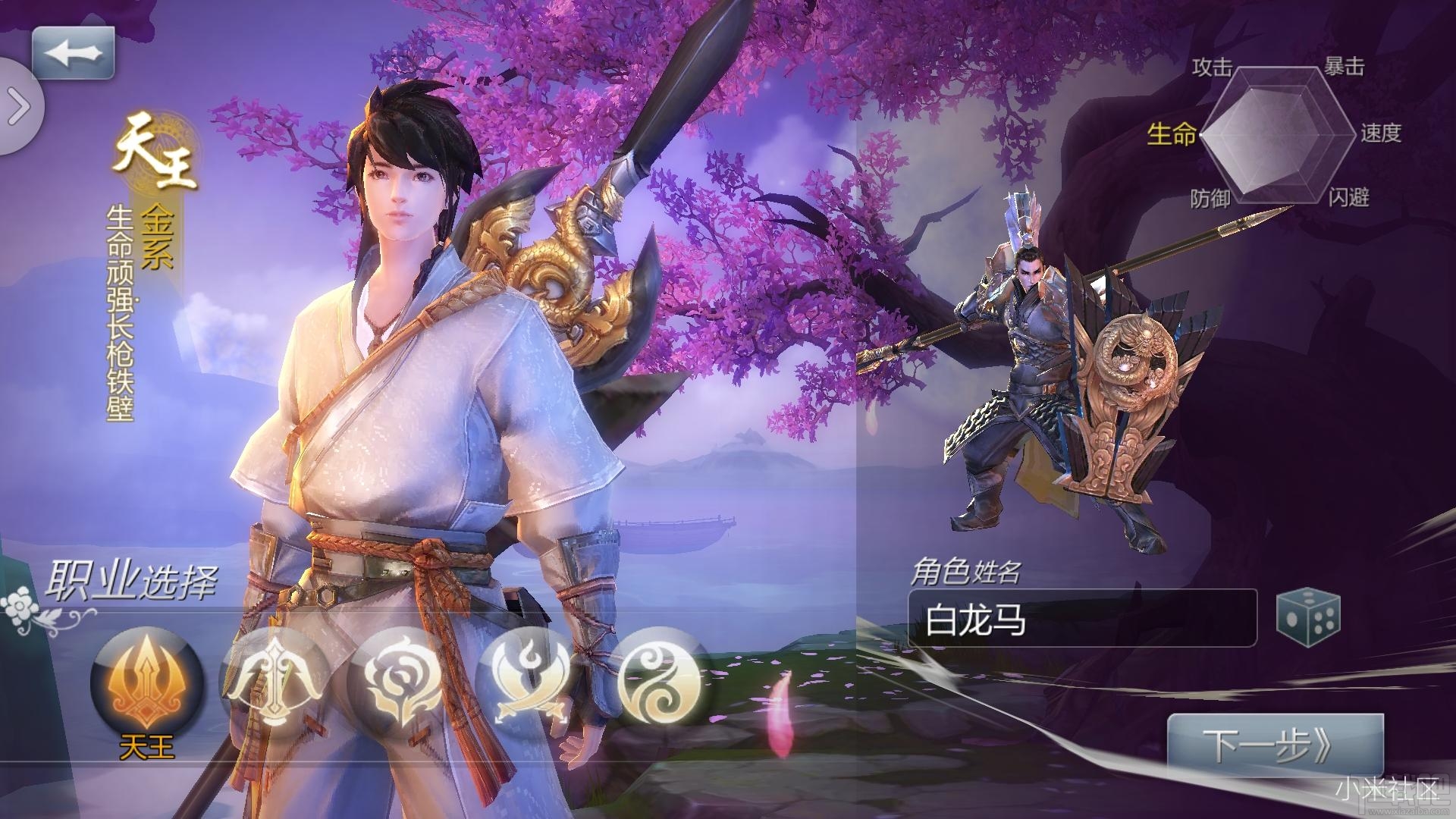Highlight the 攻击 stat on the radar
The image size is (1456, 819).
1212,67
